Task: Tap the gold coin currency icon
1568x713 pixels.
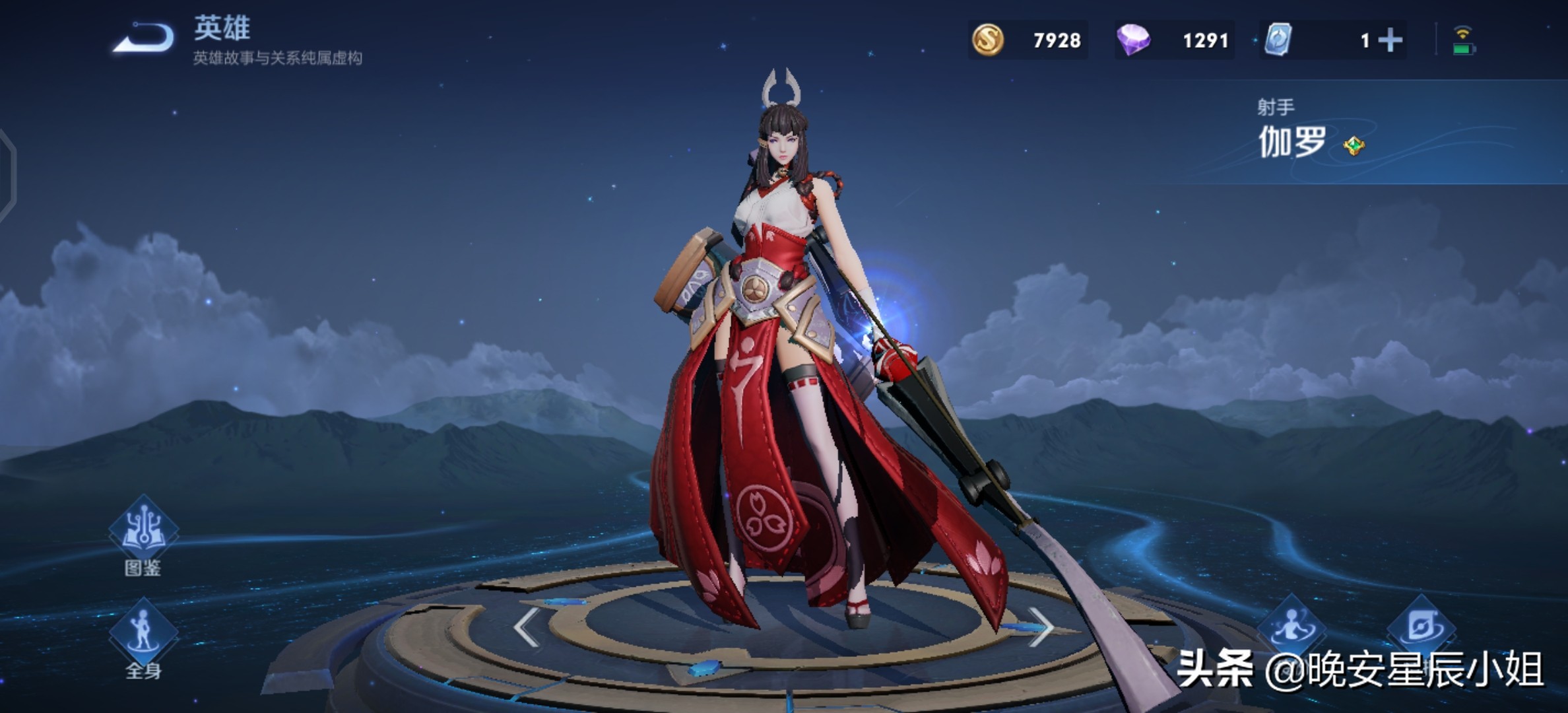Action: coord(988,40)
